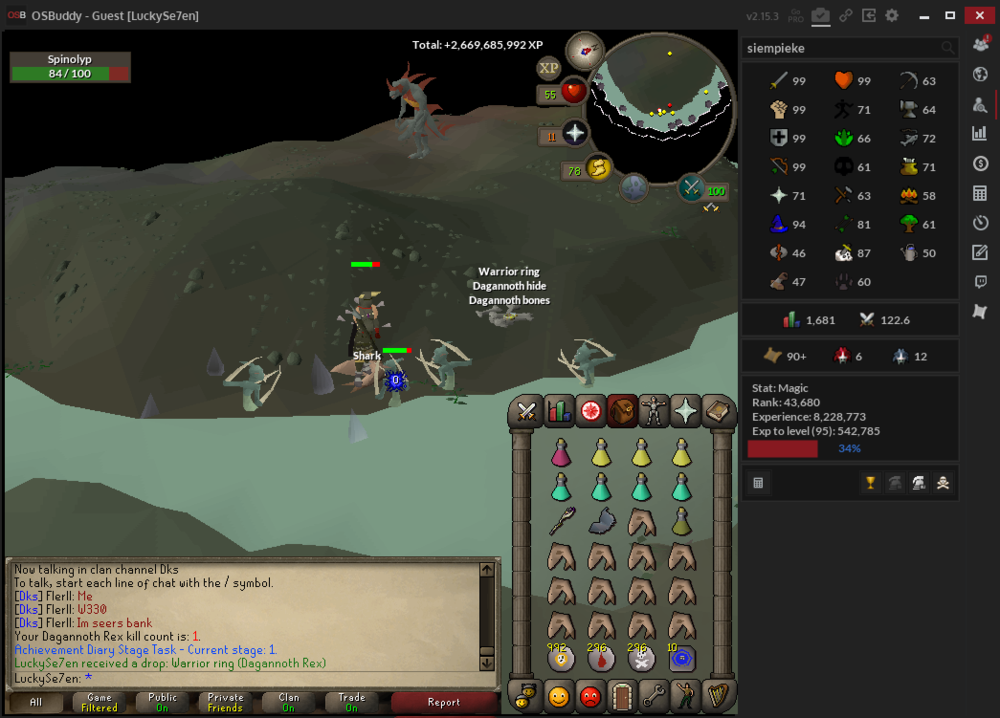Drink the pink potion in inventory
This screenshot has width=1000, height=718.
[560, 453]
